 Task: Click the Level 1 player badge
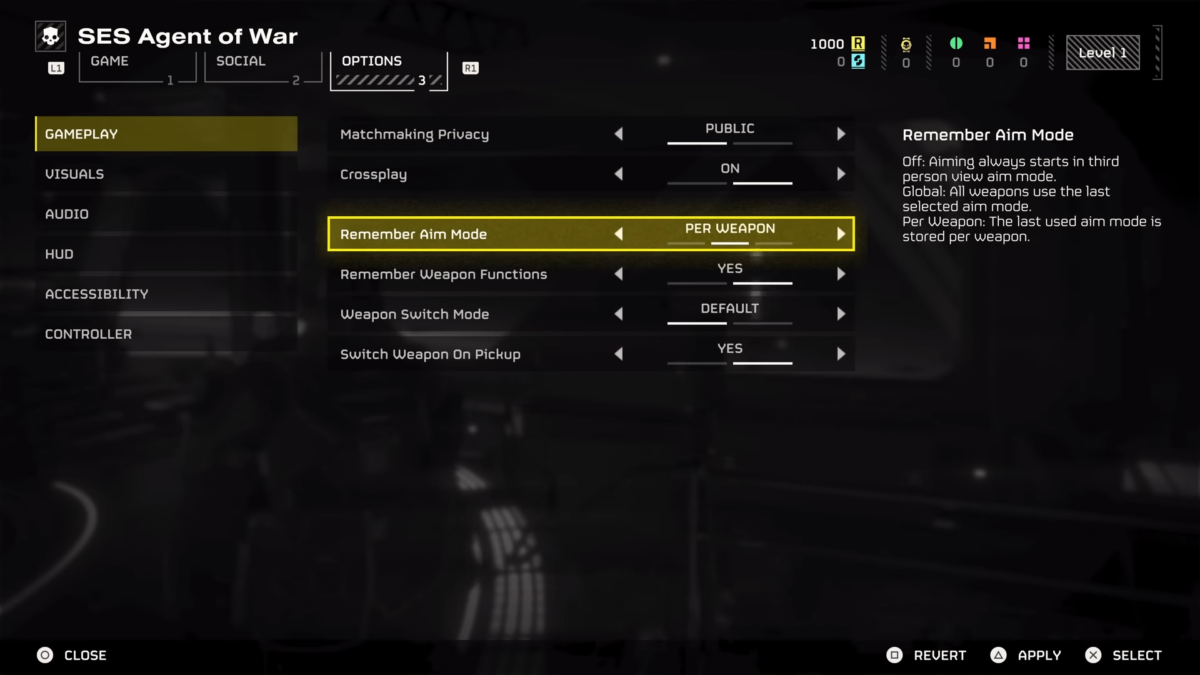click(x=1103, y=53)
